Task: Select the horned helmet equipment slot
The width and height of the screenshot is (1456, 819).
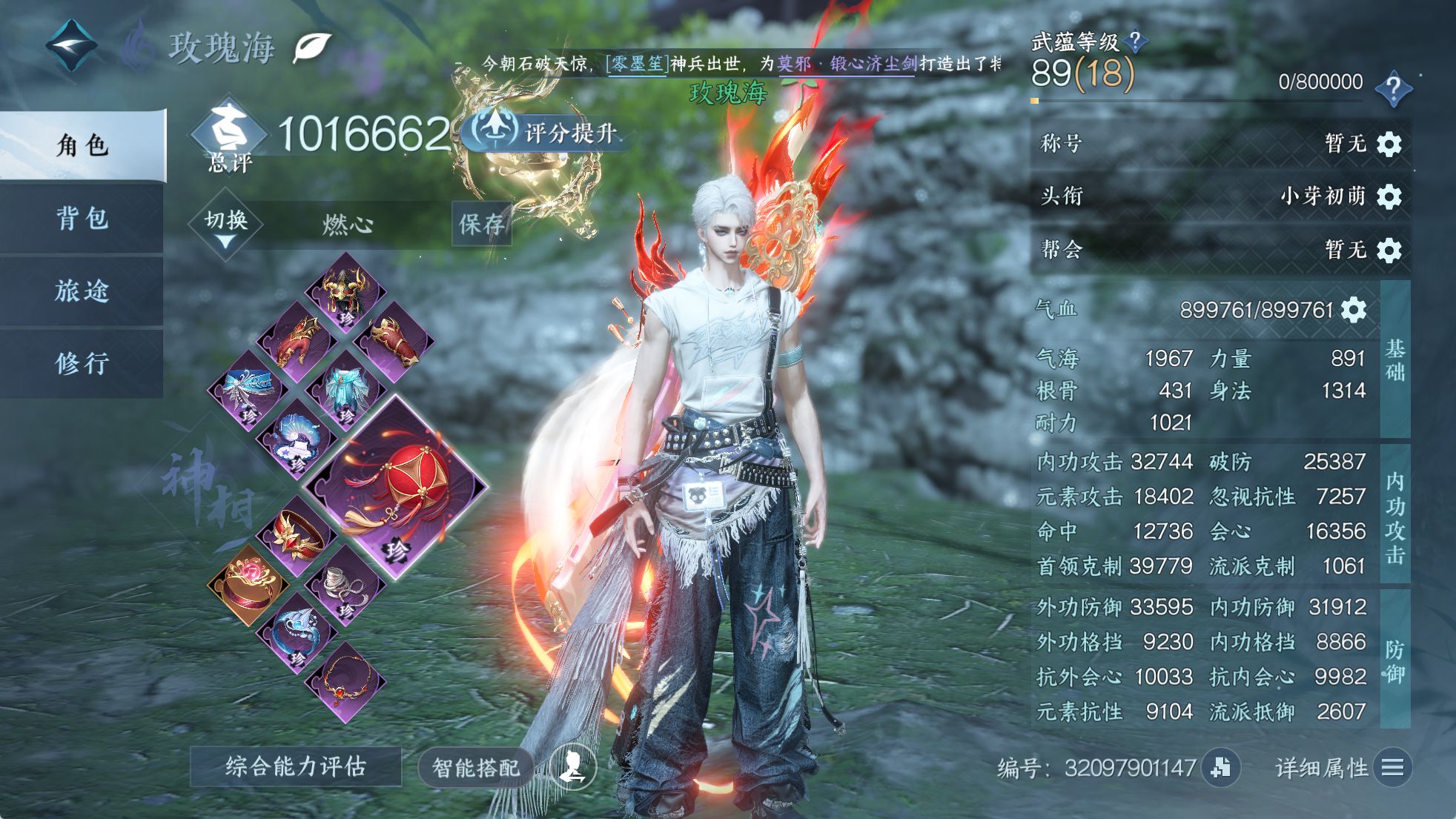Action: (x=345, y=292)
